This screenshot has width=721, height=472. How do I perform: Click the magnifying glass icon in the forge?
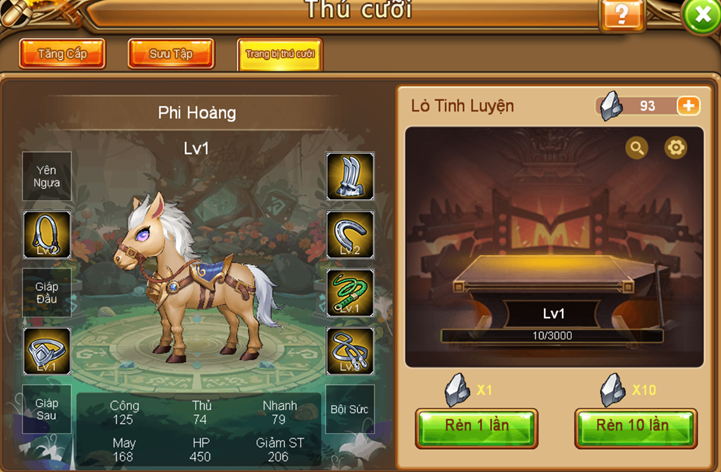coord(636,148)
